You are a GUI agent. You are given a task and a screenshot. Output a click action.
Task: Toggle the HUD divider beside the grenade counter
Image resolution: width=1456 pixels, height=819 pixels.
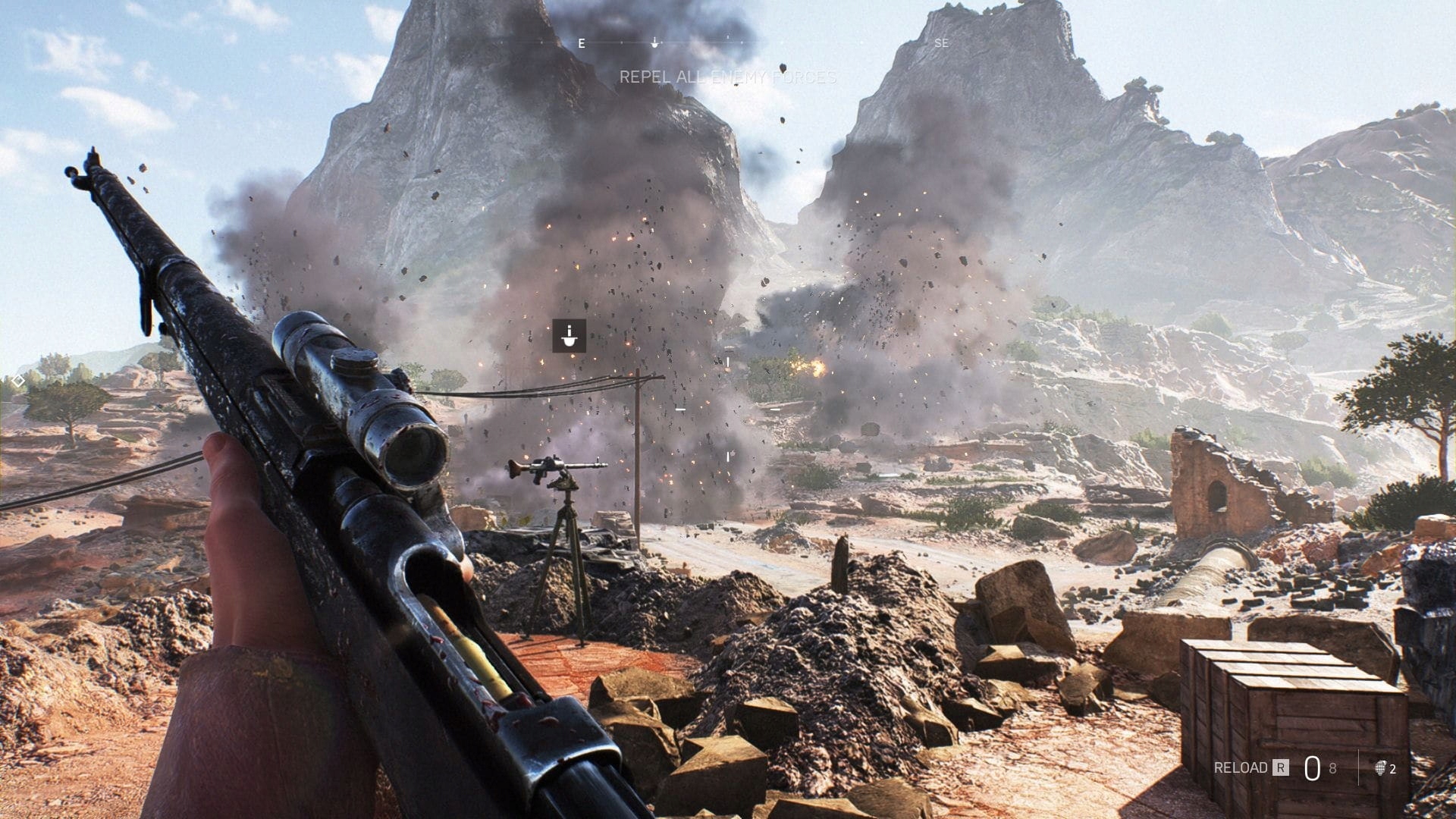(1360, 767)
